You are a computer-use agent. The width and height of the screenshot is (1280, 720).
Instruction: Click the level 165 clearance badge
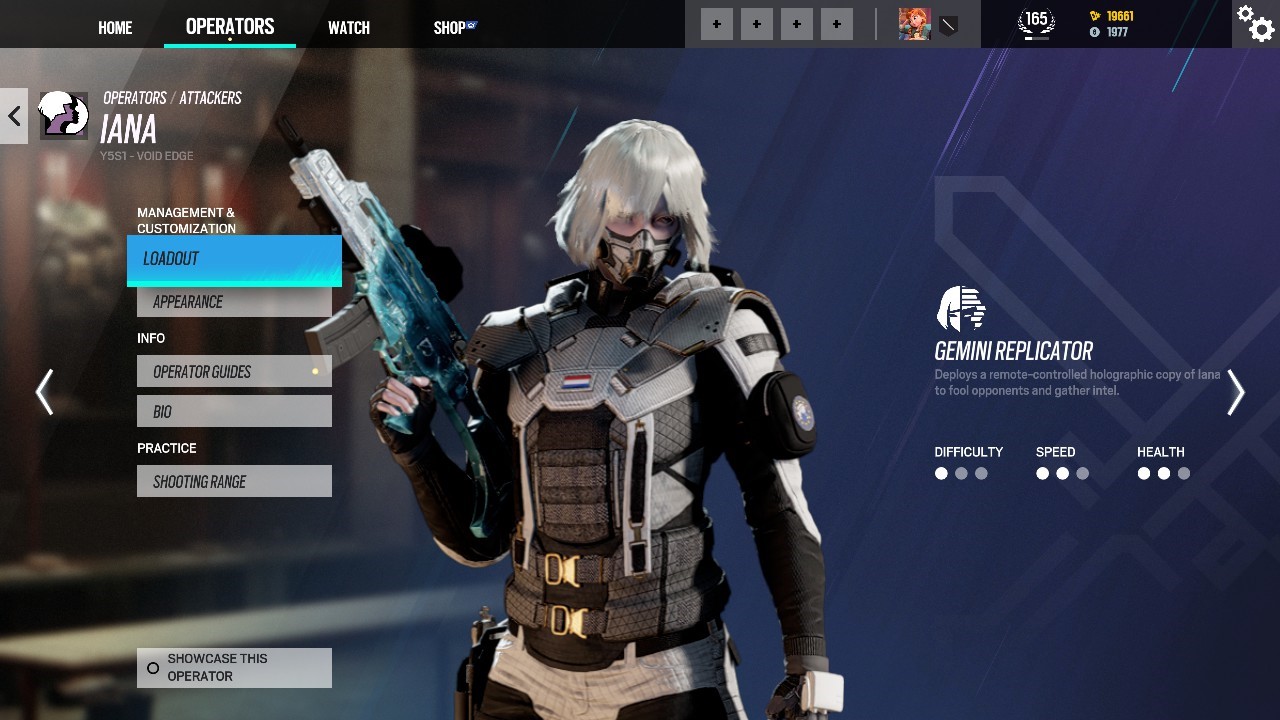point(1036,22)
